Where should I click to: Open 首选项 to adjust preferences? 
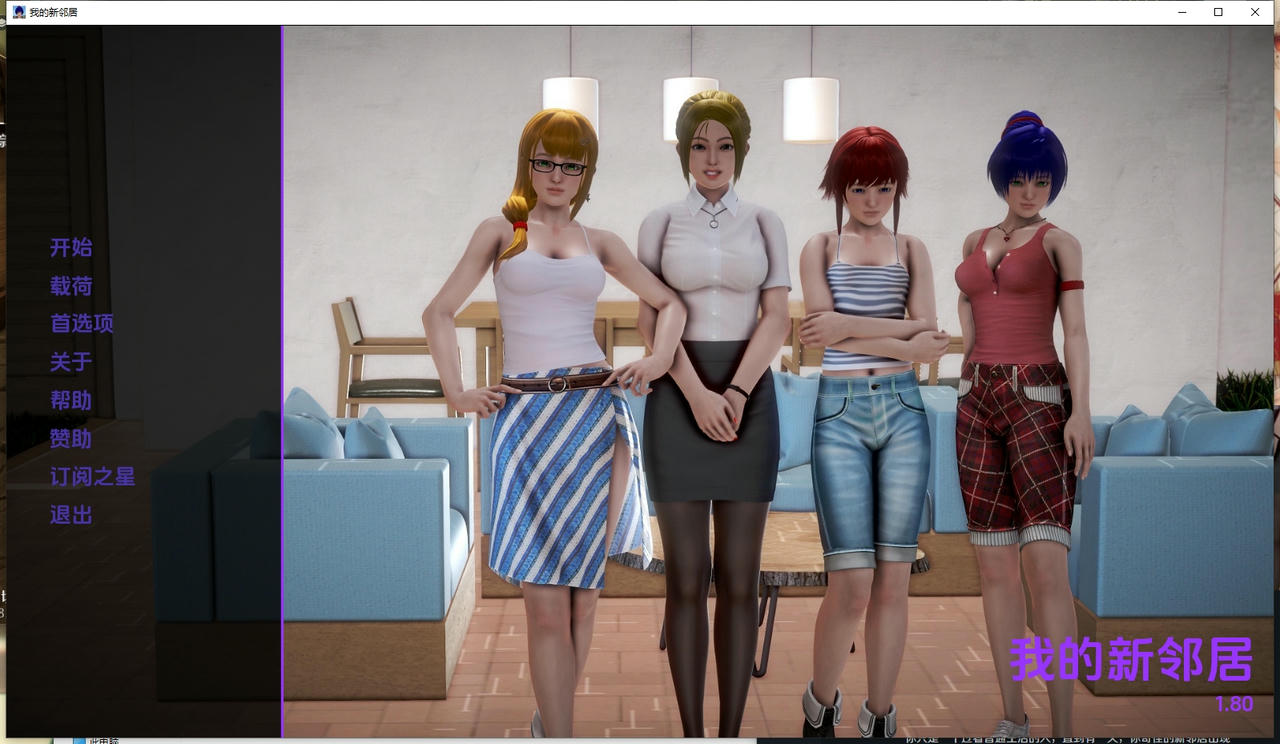pos(81,324)
